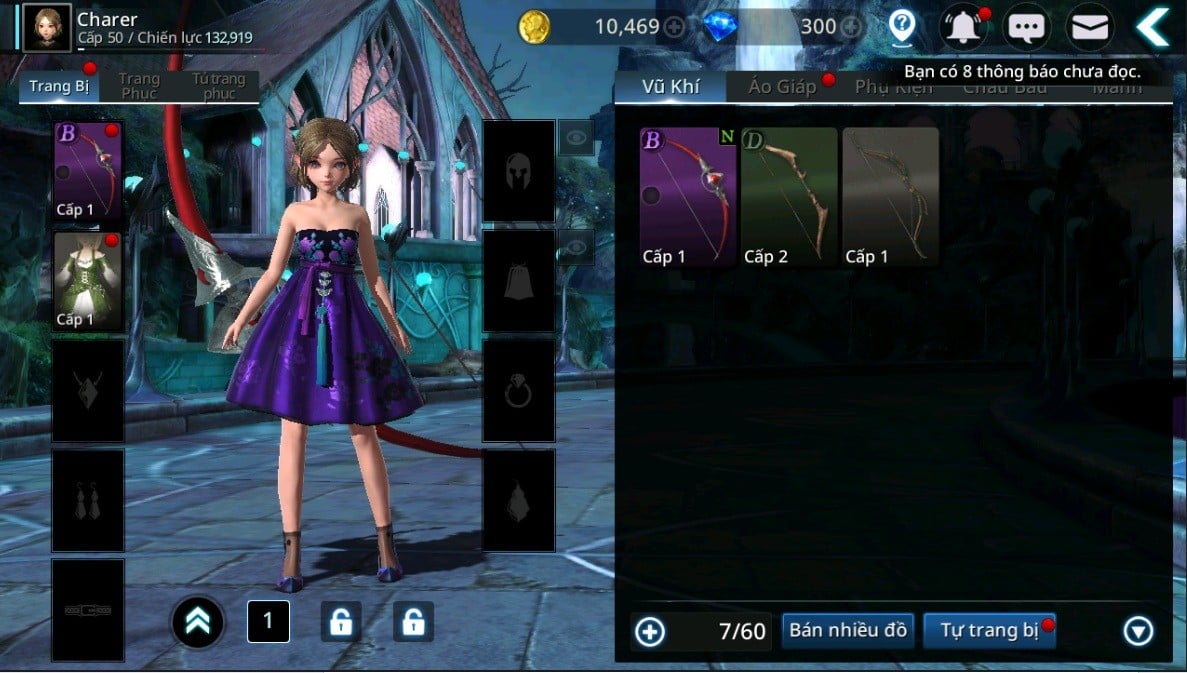Image resolution: width=1187 pixels, height=673 pixels.
Task: Switch to the Áo Giáp armor tab
Action: (783, 86)
